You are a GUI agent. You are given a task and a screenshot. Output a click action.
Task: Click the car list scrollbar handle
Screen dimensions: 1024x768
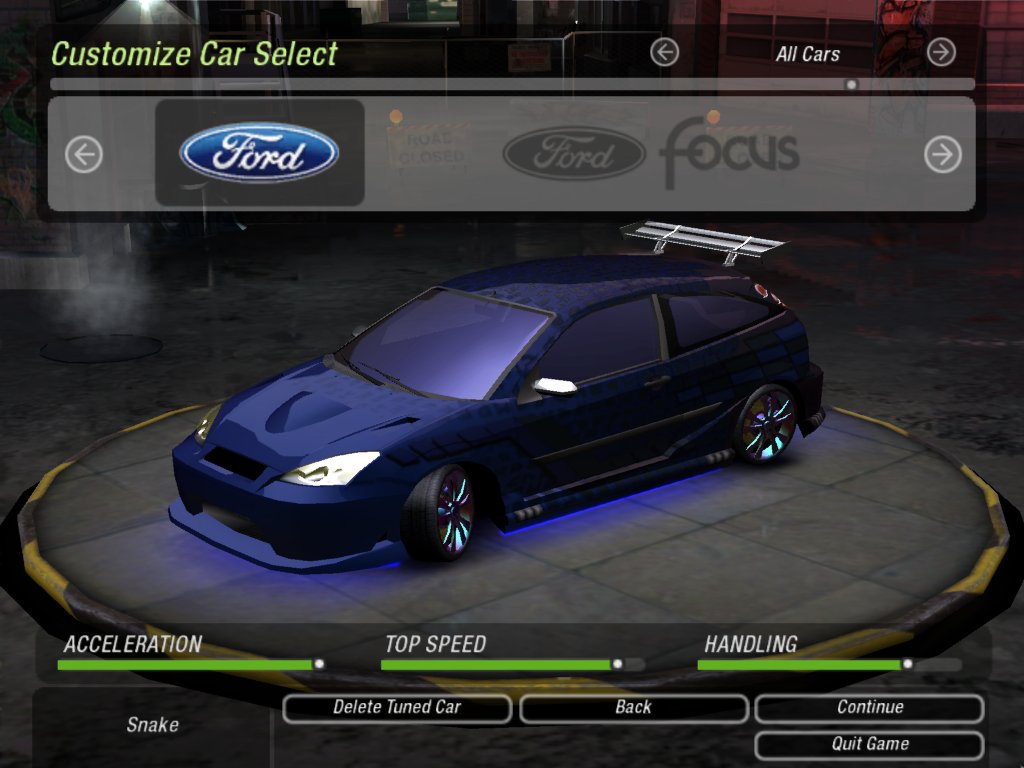pos(851,85)
